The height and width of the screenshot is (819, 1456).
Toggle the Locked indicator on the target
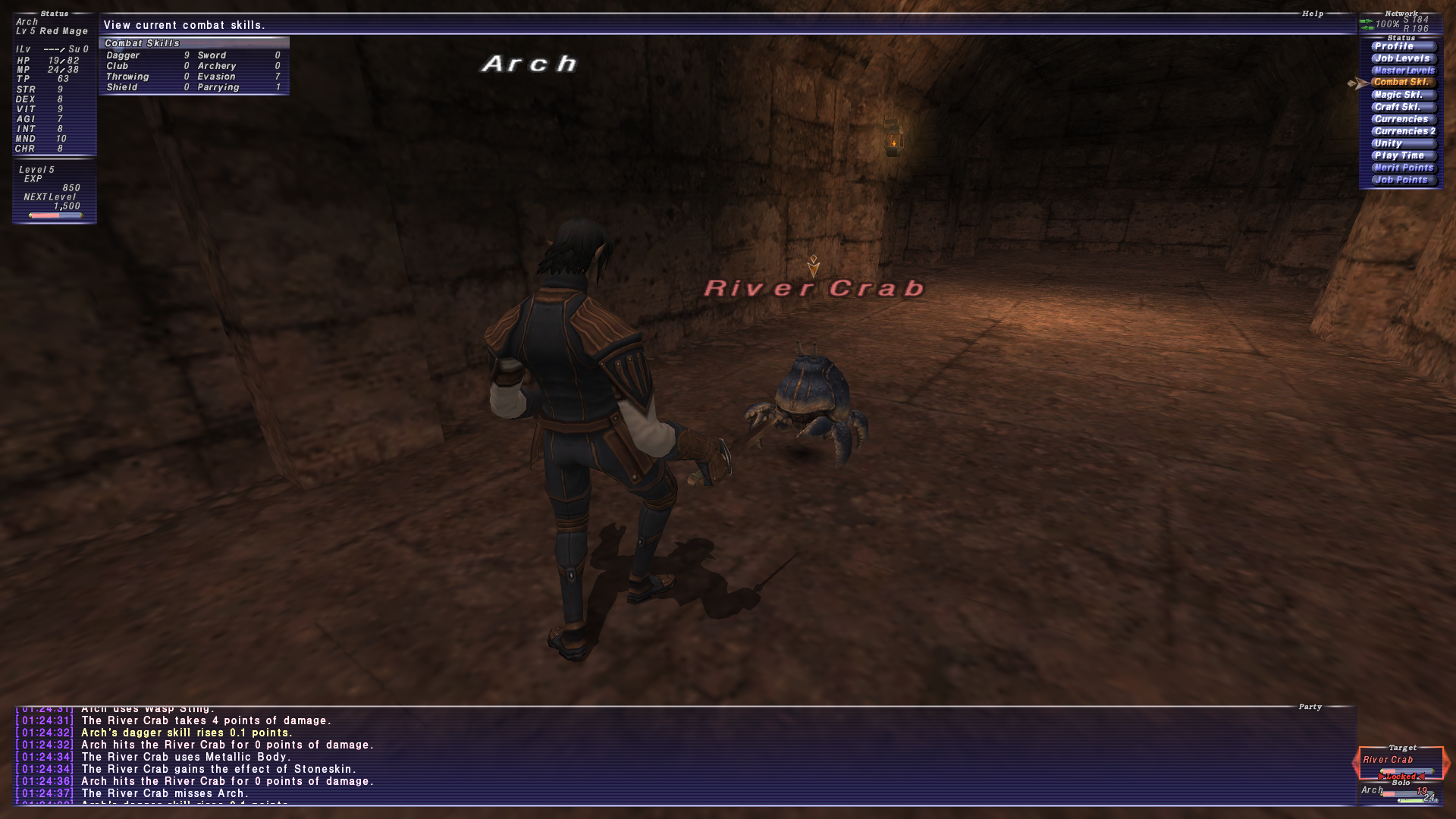(x=1401, y=777)
